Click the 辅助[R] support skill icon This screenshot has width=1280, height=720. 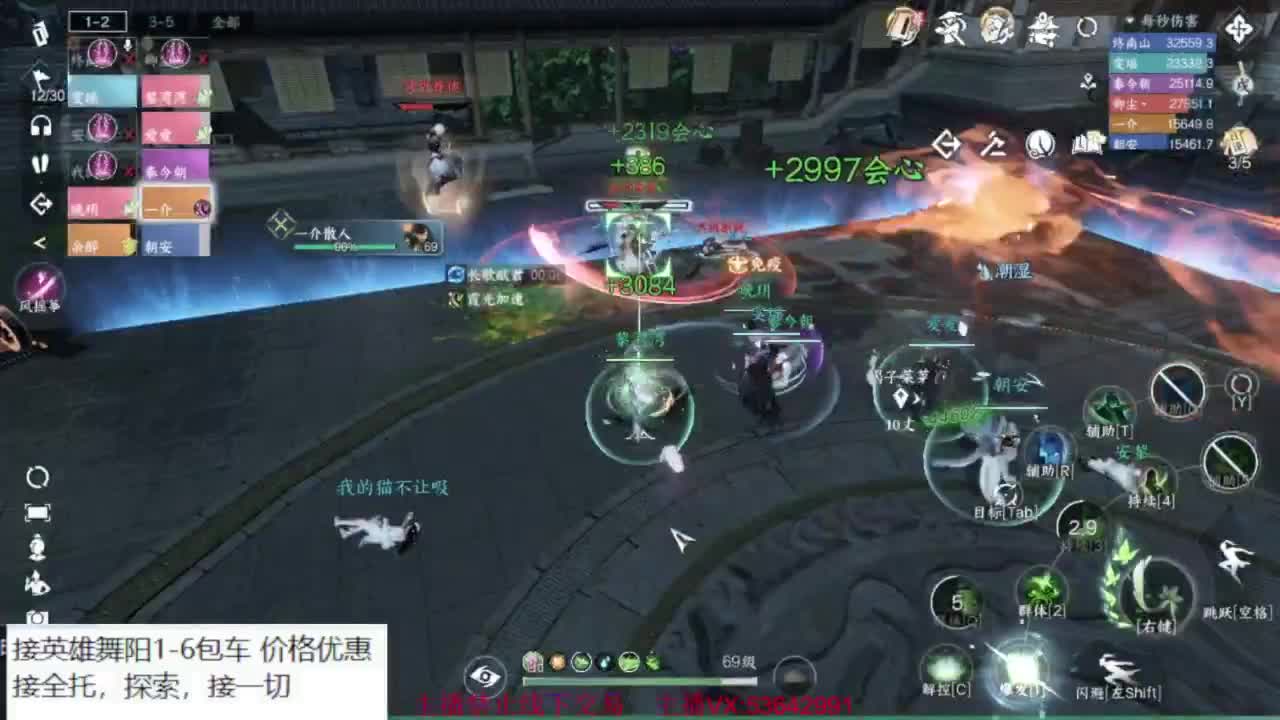pyautogui.click(x=1048, y=445)
